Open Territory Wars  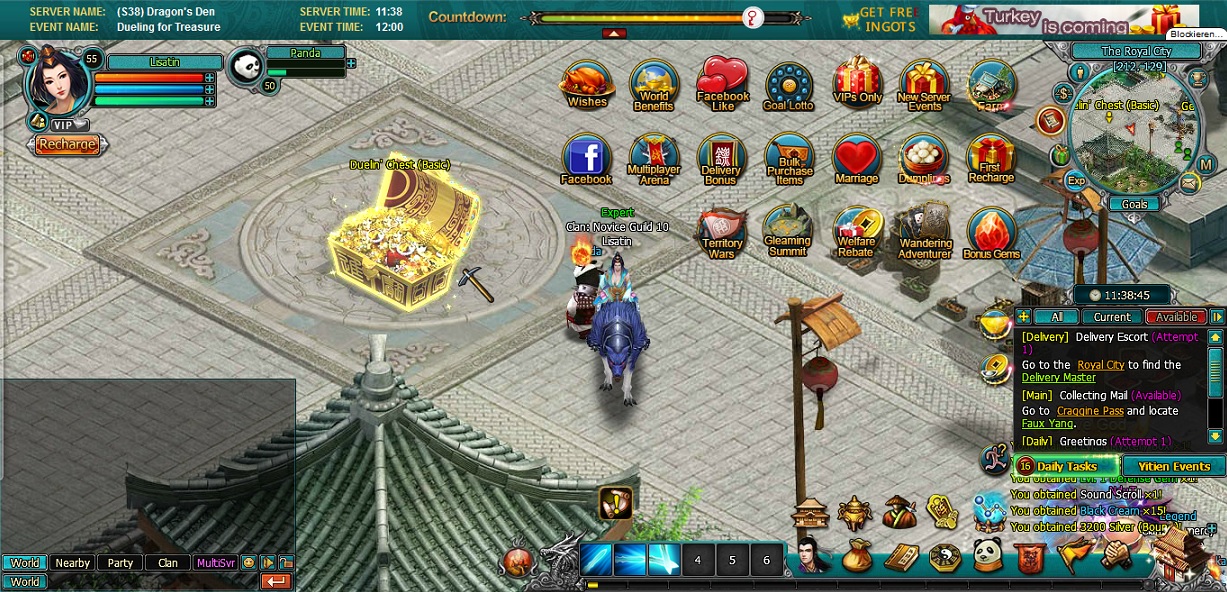[722, 233]
